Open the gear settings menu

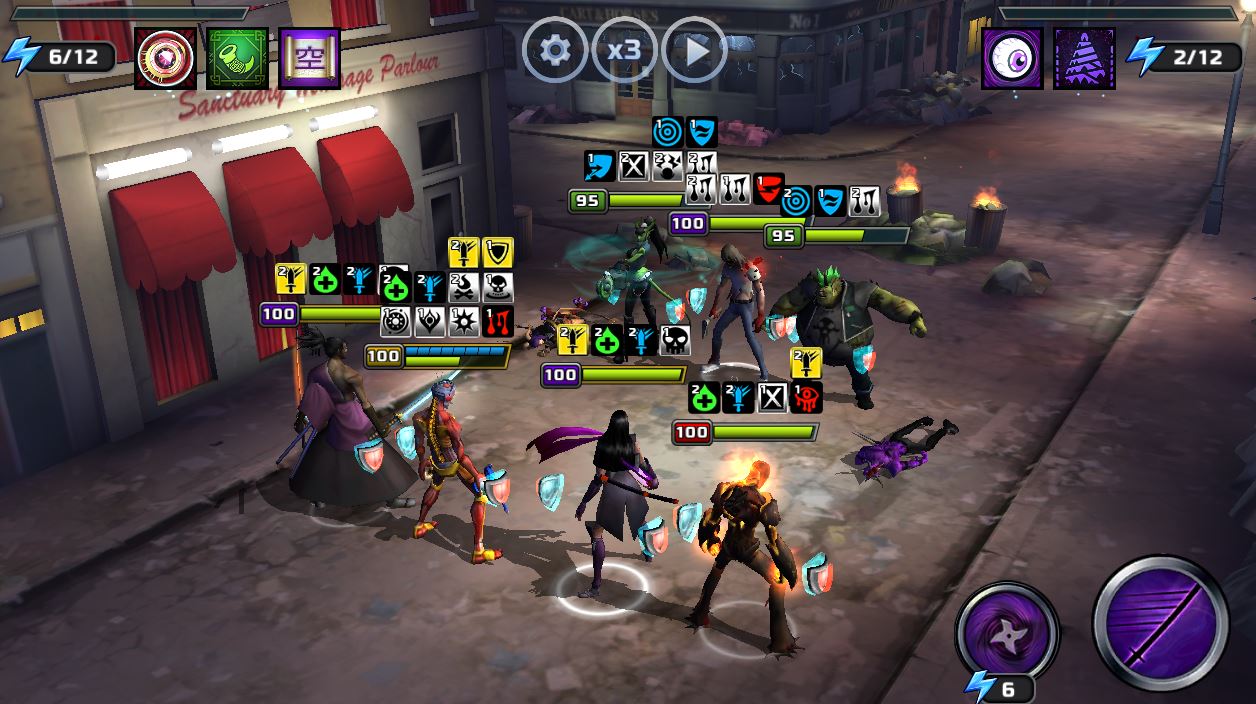pos(554,50)
